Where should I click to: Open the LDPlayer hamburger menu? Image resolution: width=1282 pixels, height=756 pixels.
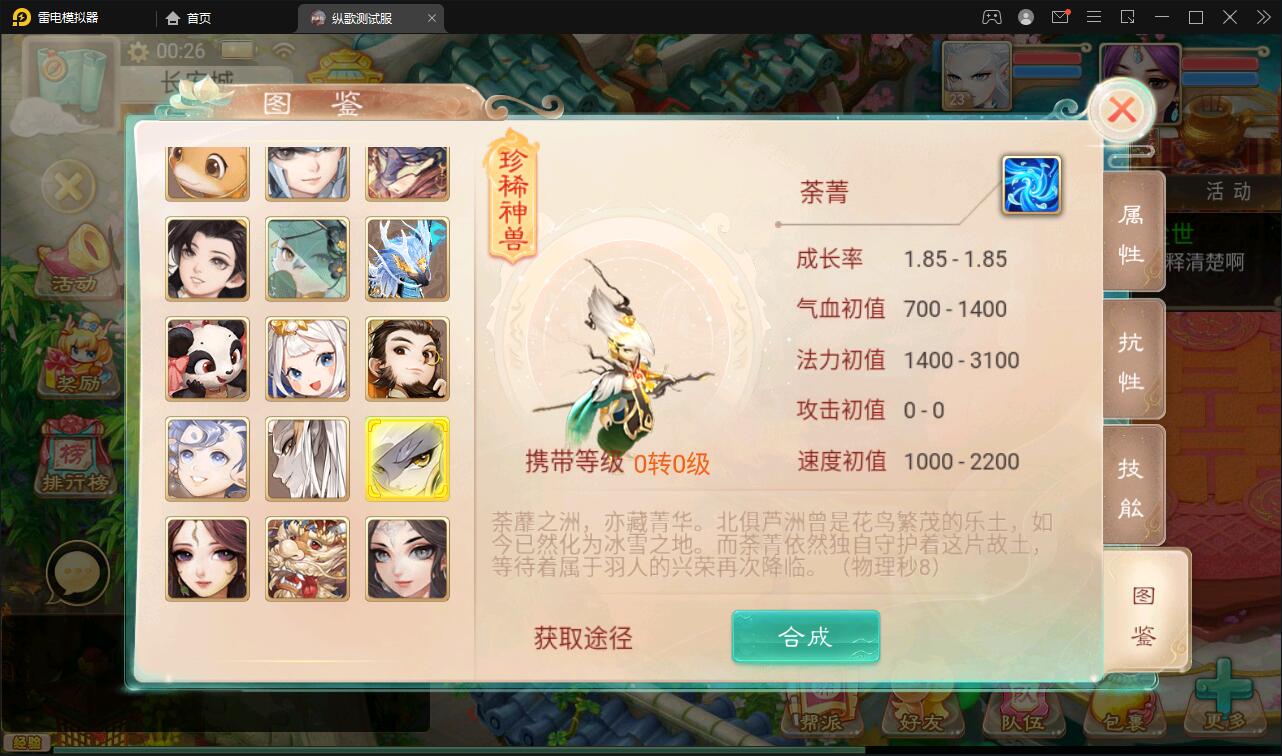(x=1094, y=17)
